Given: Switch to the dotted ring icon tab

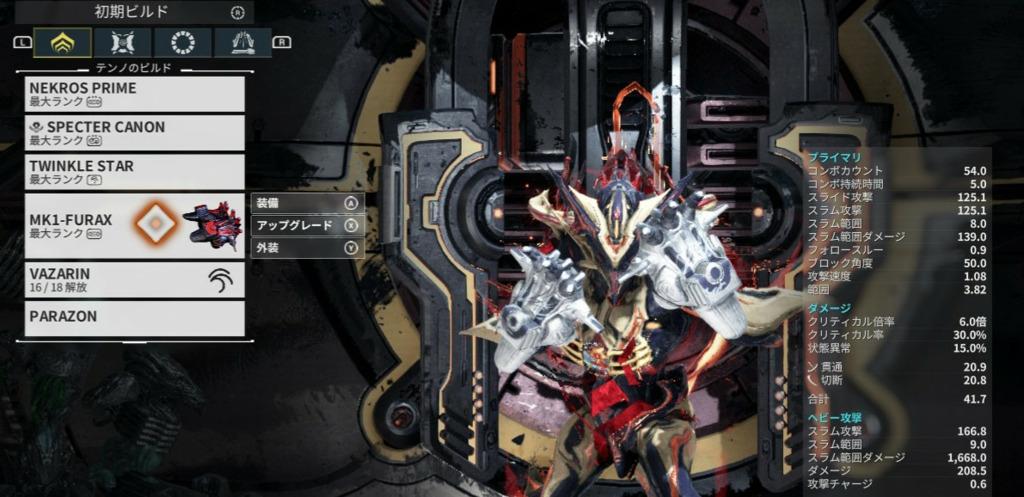Looking at the screenshot, I should coord(183,42).
